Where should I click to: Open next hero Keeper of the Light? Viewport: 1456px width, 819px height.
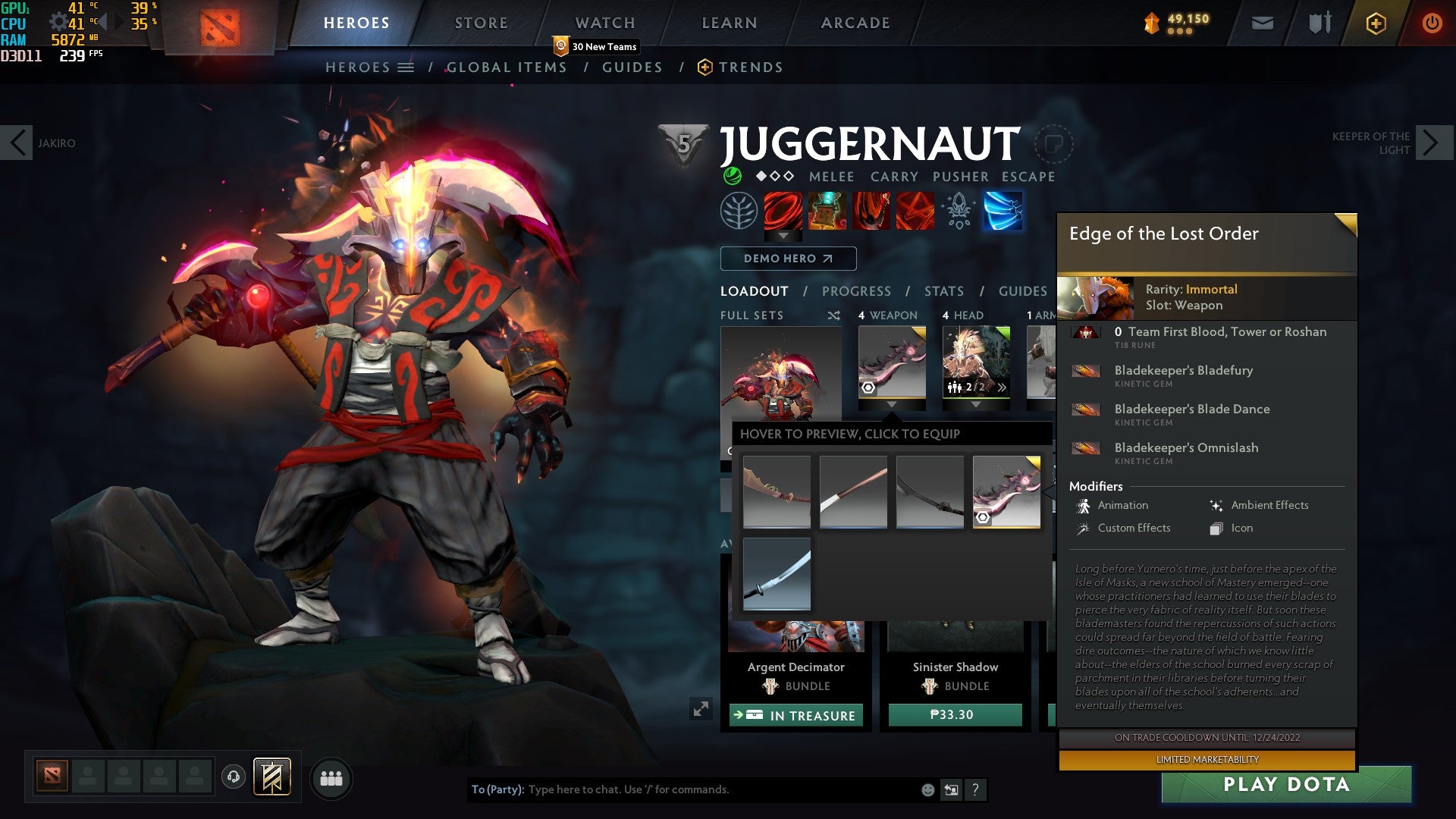[1432, 141]
